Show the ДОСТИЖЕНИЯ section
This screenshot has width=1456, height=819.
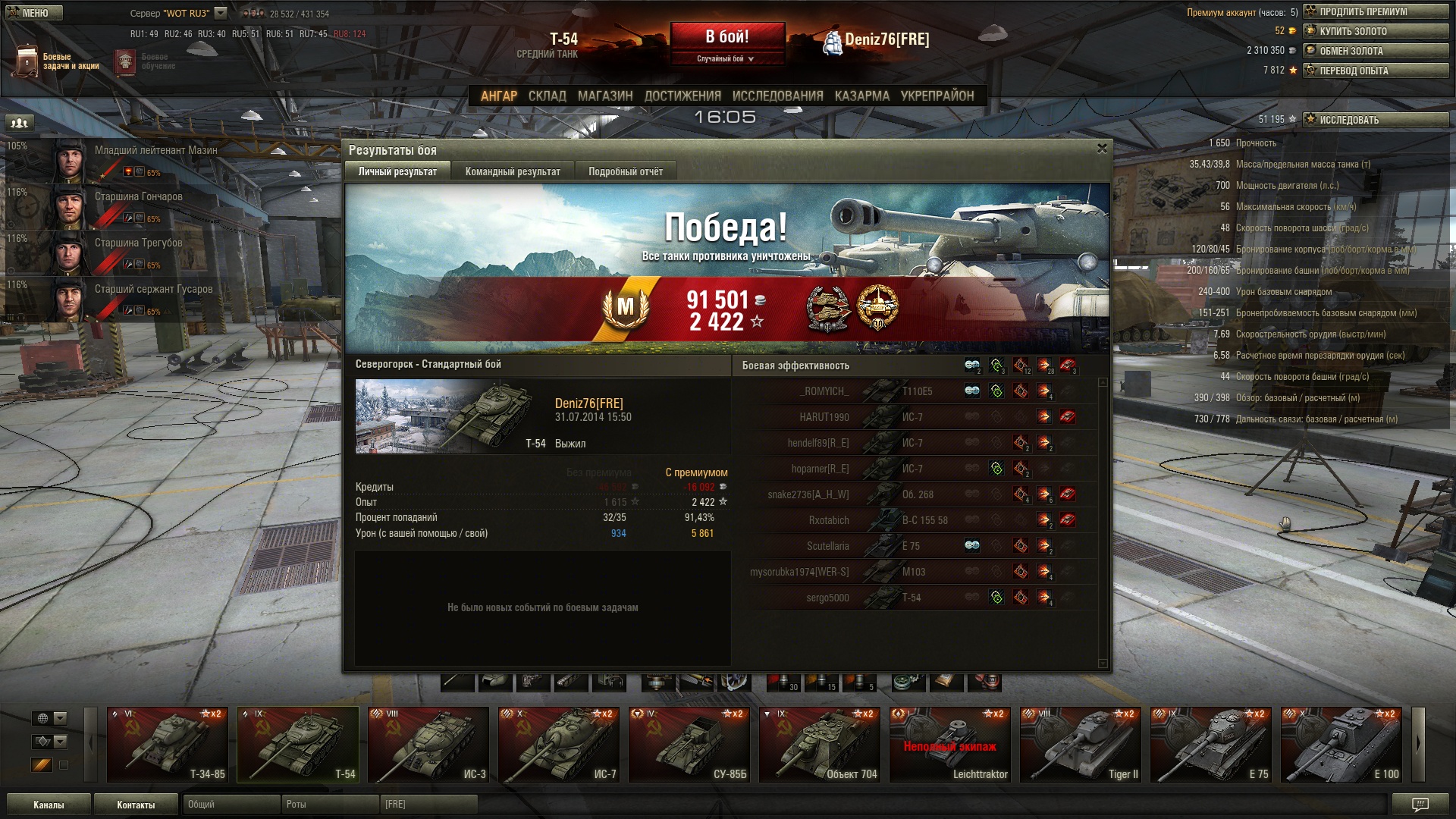[x=682, y=96]
